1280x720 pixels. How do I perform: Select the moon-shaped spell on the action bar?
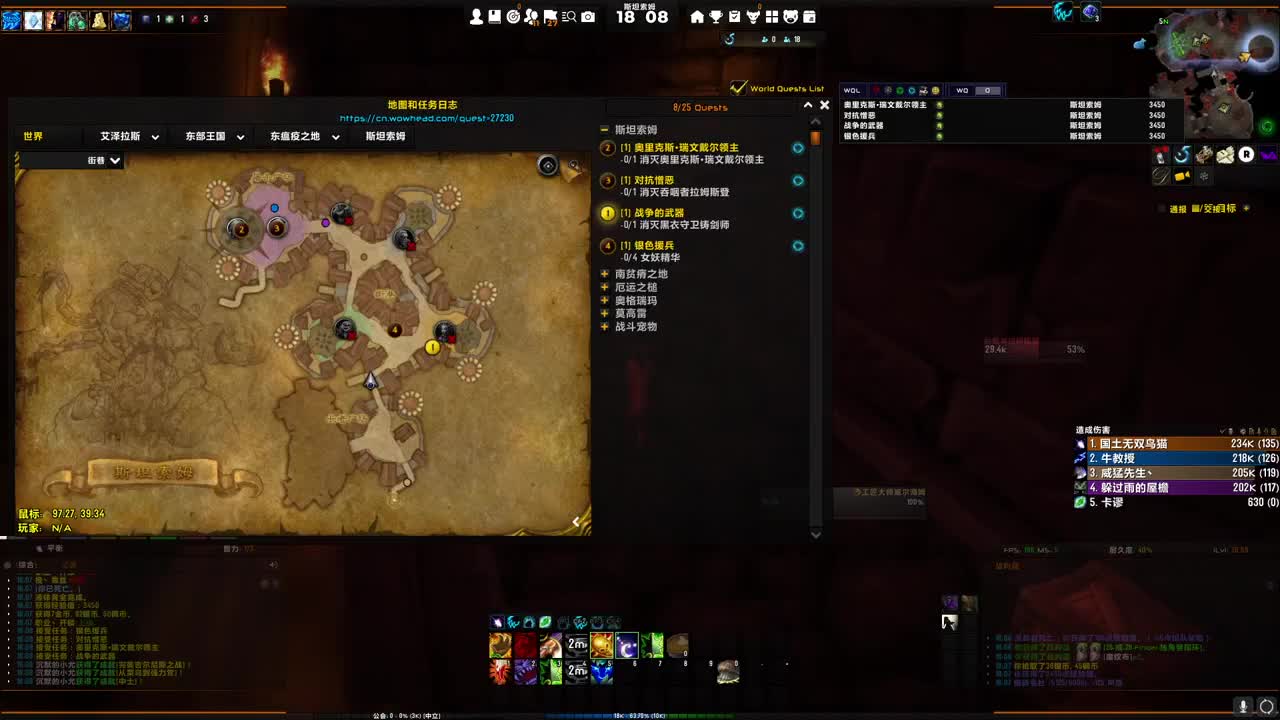click(x=628, y=645)
